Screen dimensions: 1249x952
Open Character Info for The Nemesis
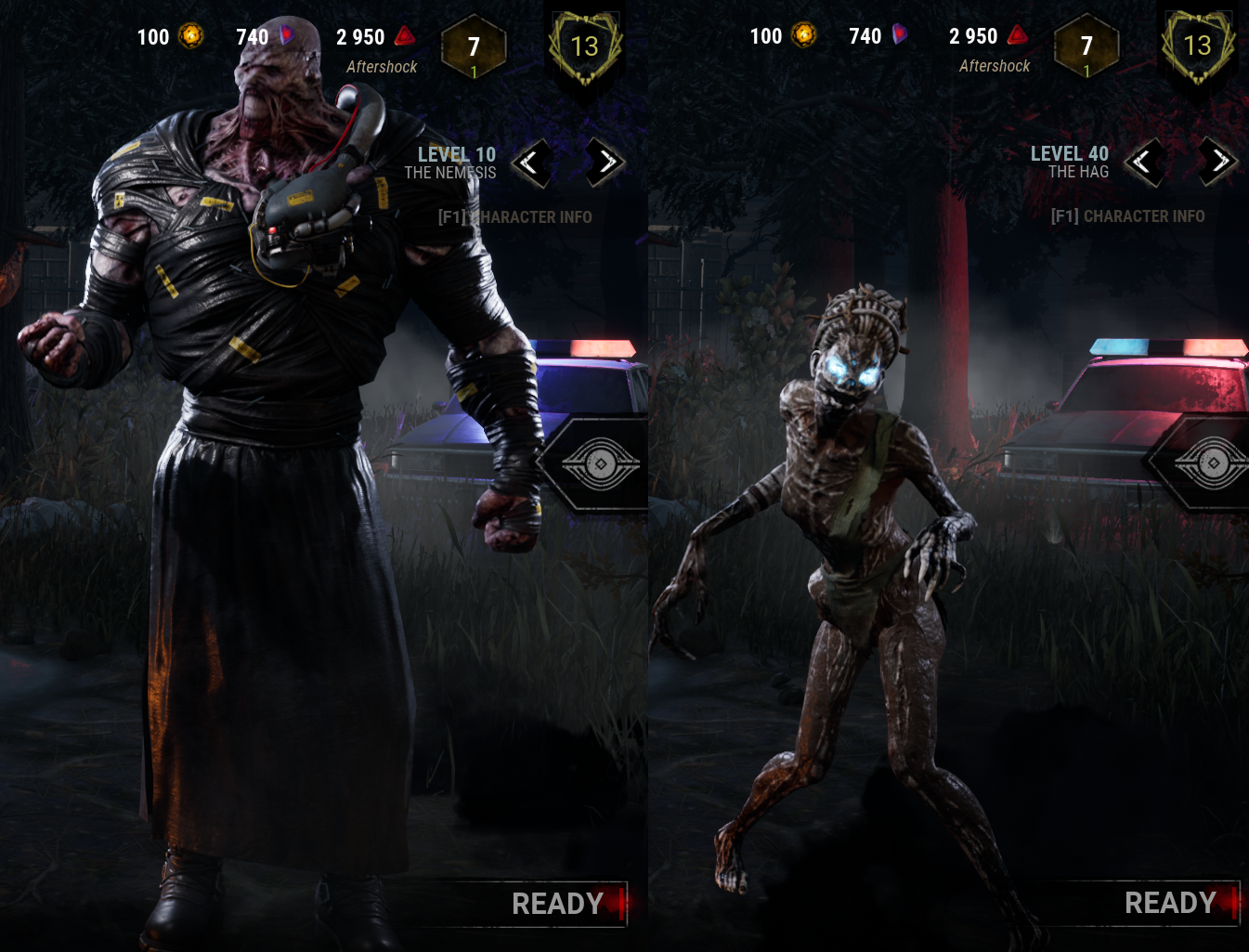(x=516, y=216)
